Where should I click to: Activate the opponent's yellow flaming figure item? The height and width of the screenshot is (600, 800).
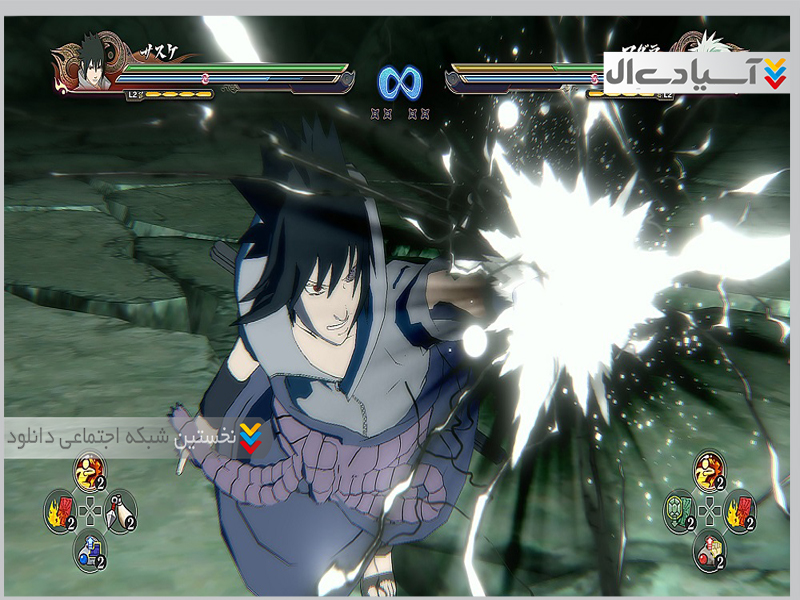[709, 471]
